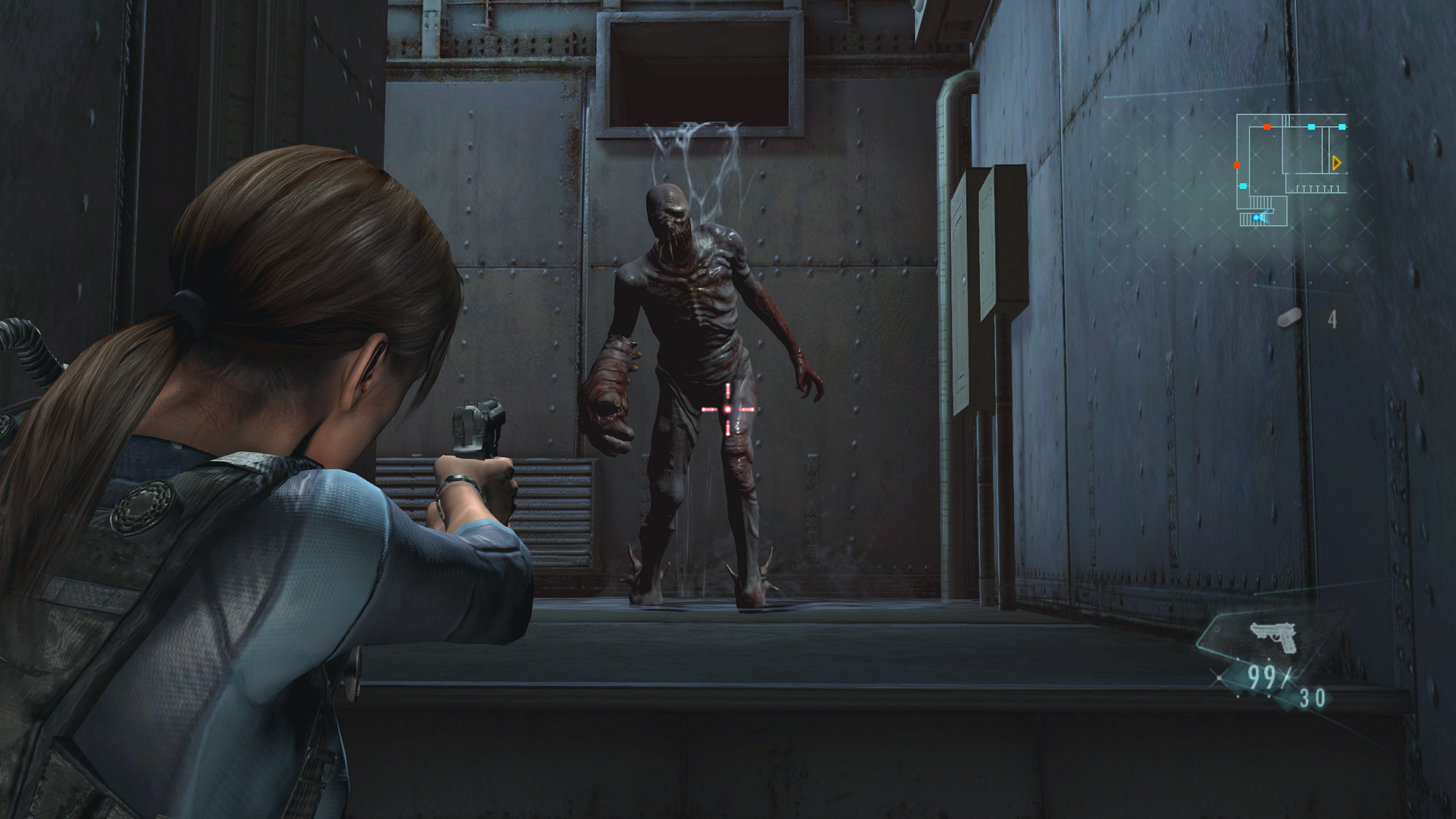
Task: Click the minimap in the corner
Action: click(x=1291, y=170)
